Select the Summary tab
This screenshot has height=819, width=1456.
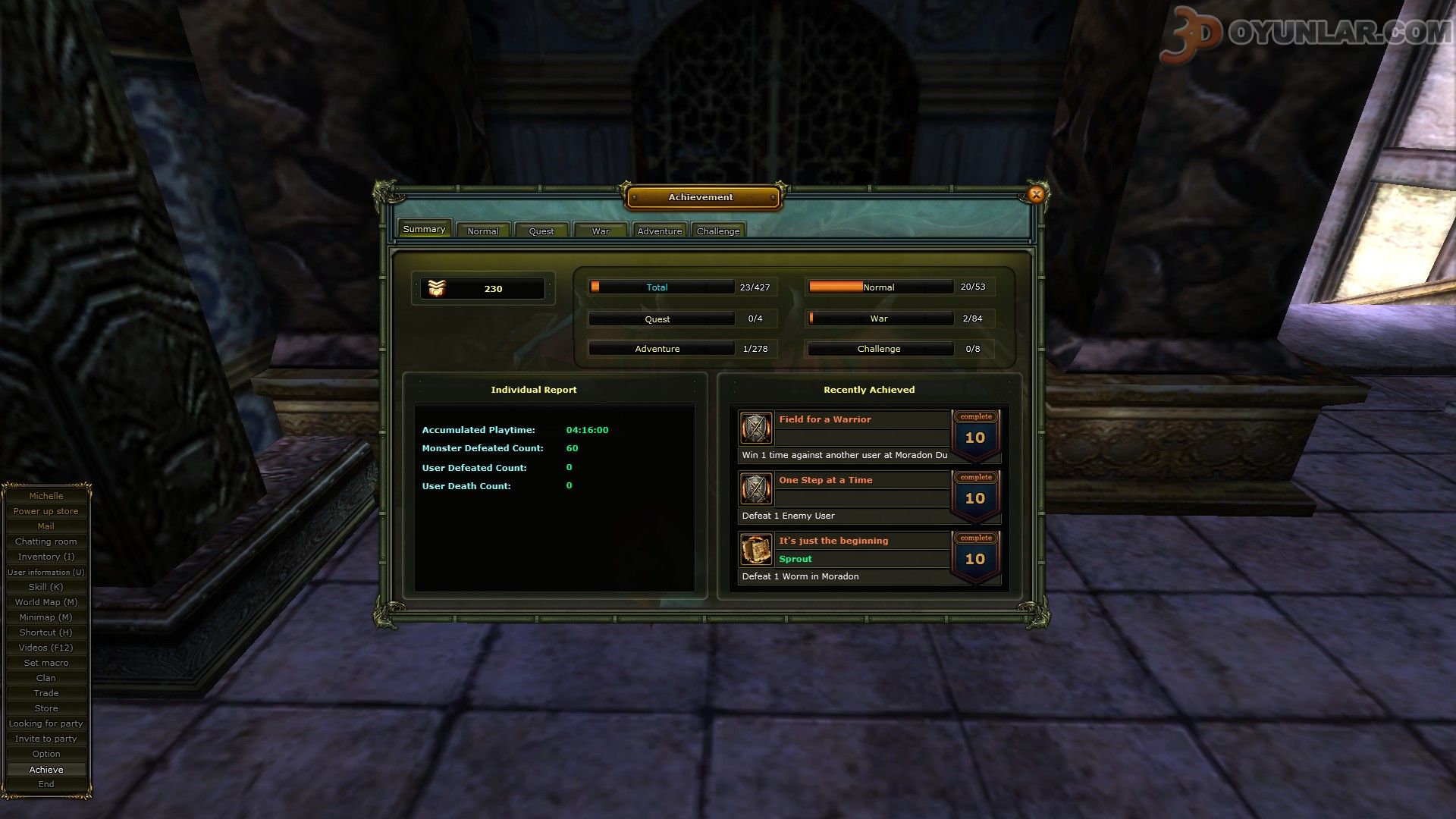(x=424, y=229)
